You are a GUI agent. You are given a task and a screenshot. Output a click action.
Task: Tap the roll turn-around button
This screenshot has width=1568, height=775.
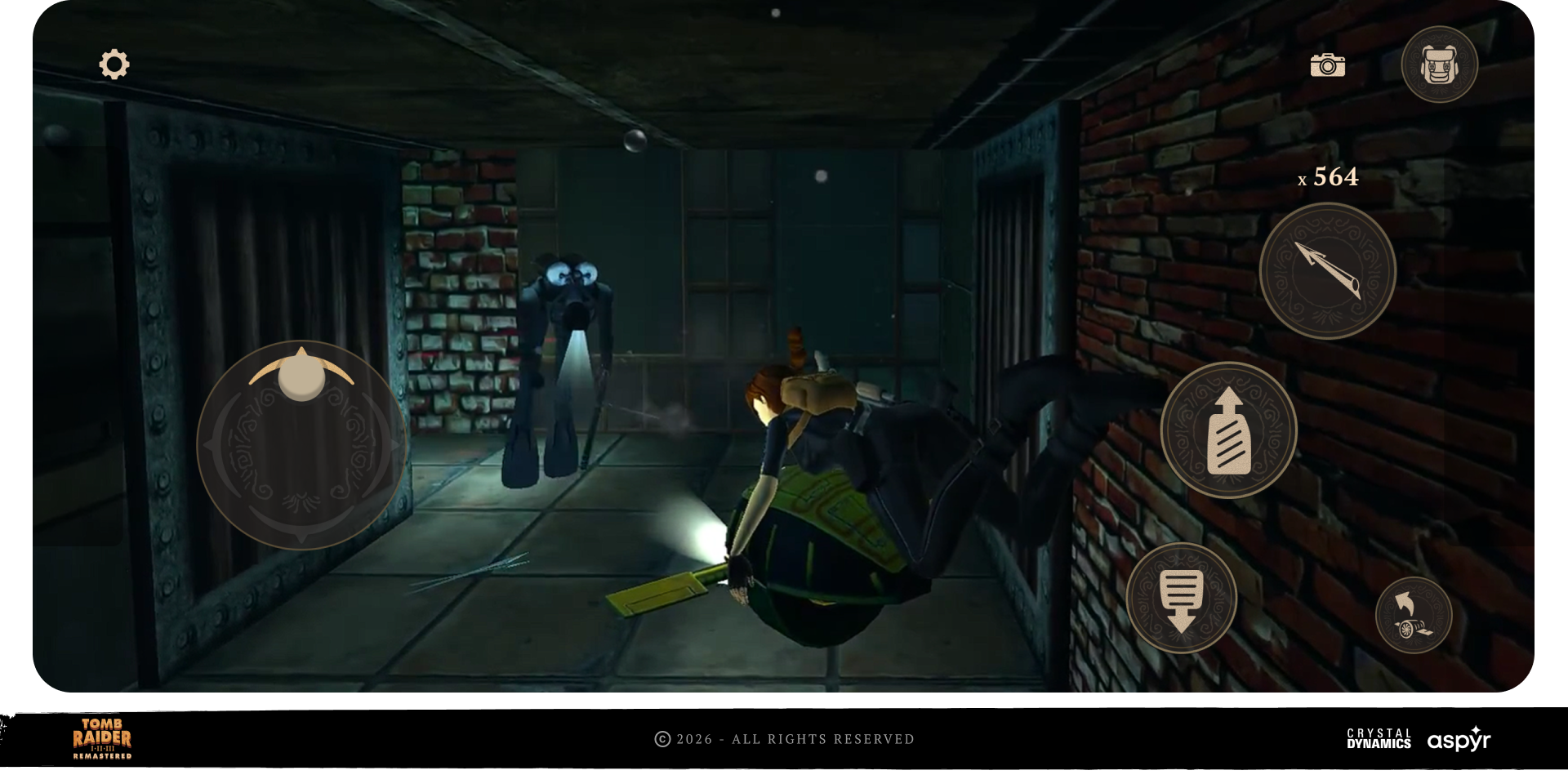click(1413, 616)
